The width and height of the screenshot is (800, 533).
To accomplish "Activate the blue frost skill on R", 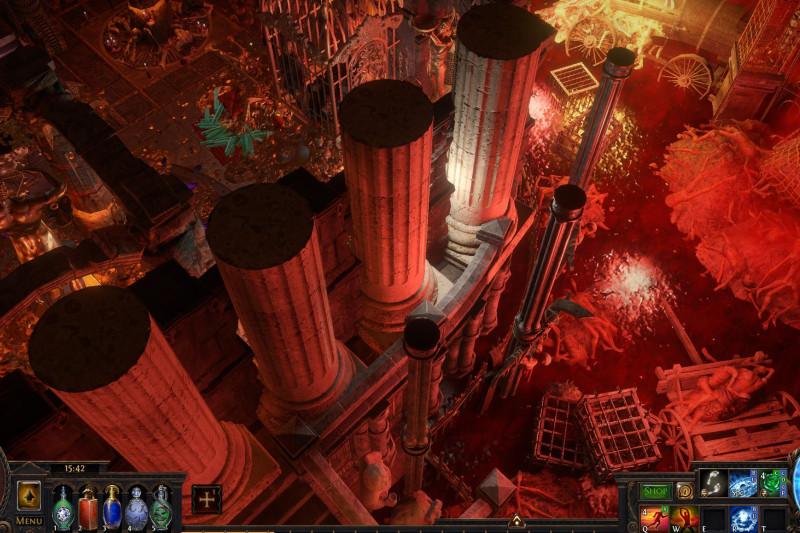I will (x=743, y=518).
